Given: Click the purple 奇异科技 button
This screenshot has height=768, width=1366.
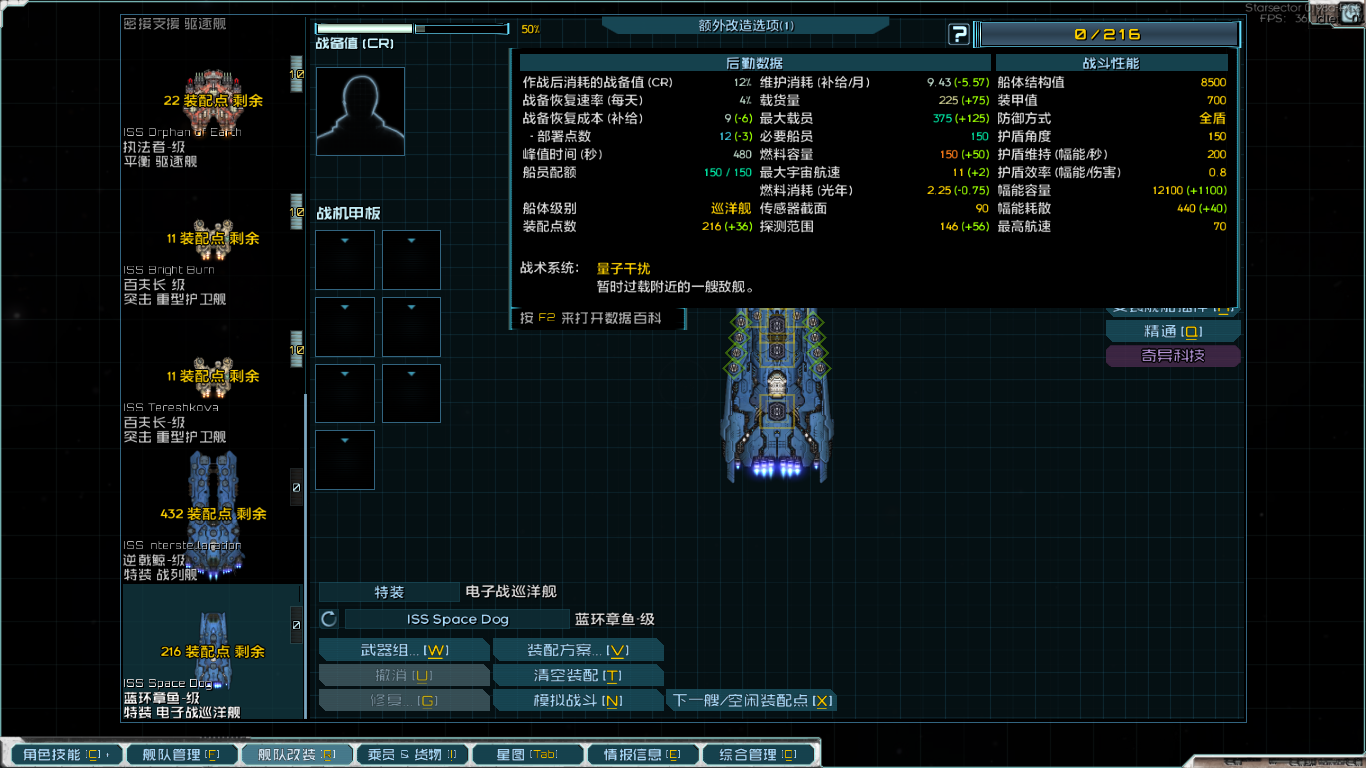Looking at the screenshot, I should click(1172, 355).
